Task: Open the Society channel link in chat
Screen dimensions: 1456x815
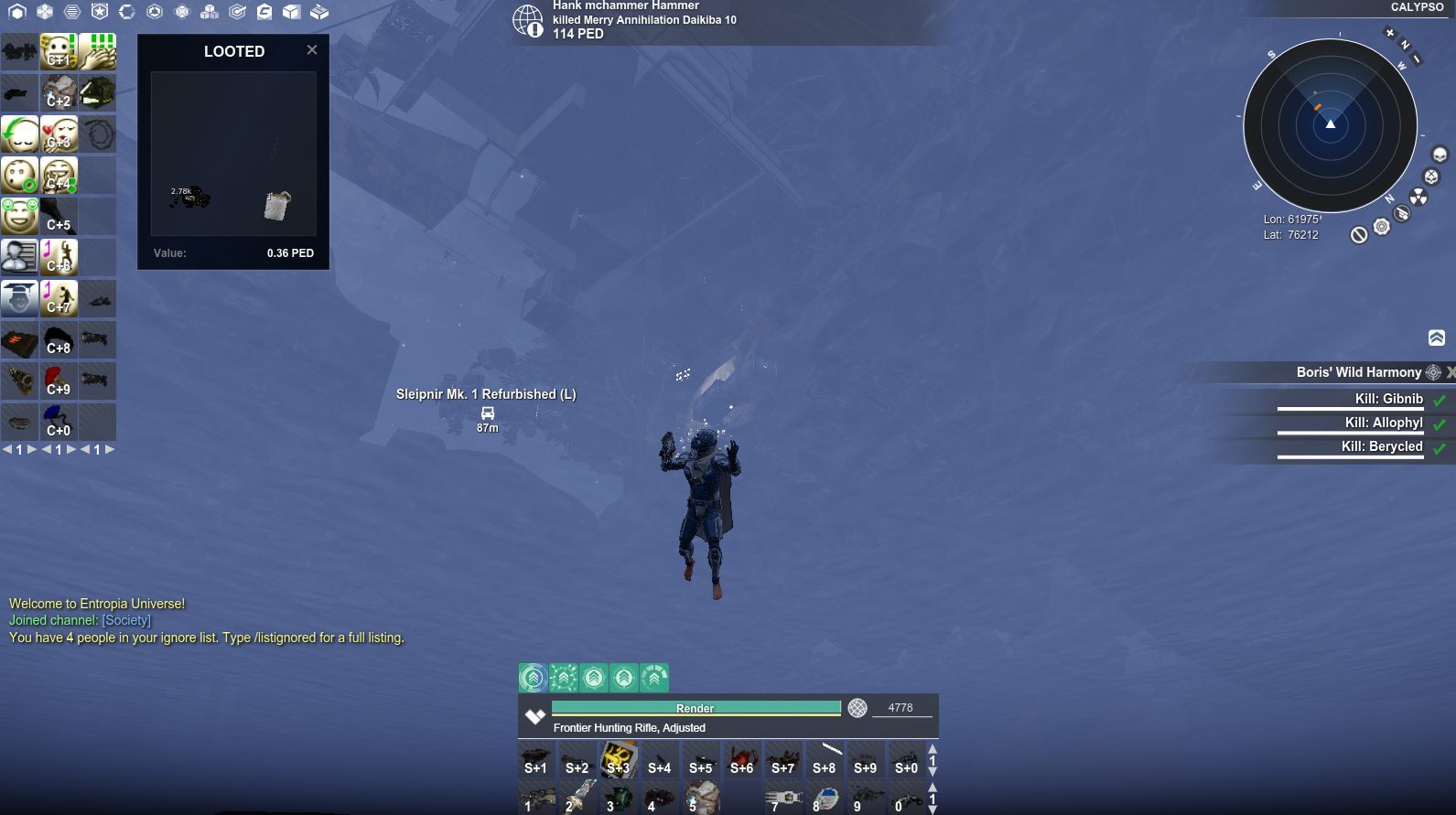Action: pyautogui.click(x=124, y=620)
